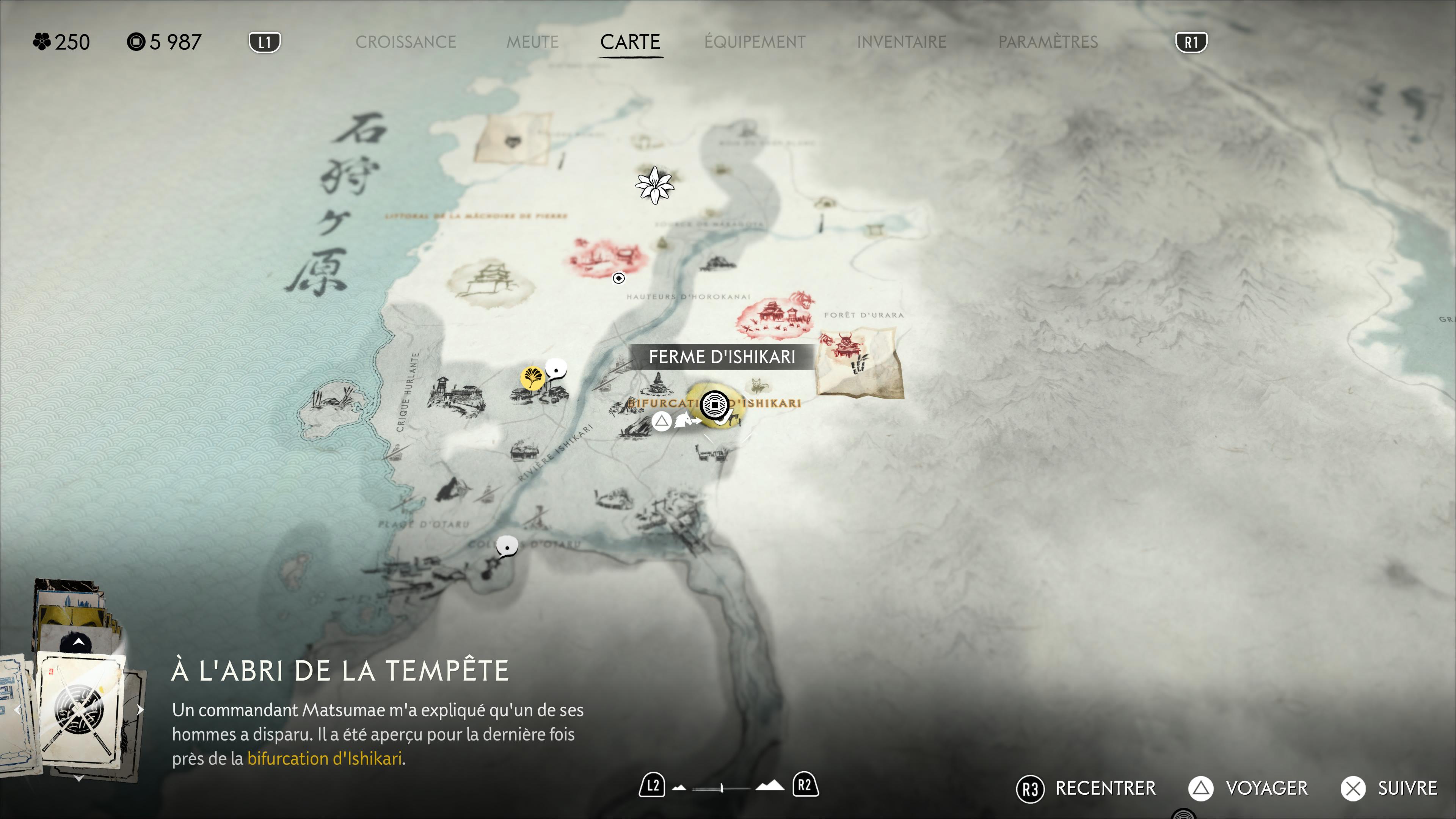Click the small diamond marker above Hauteurs d'Horokanai
Screen dimensions: 1456x819
point(619,278)
